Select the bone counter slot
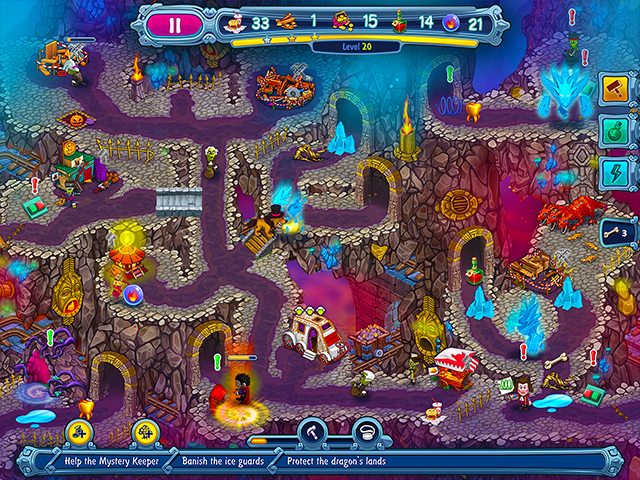640x480 pixels. tap(612, 232)
